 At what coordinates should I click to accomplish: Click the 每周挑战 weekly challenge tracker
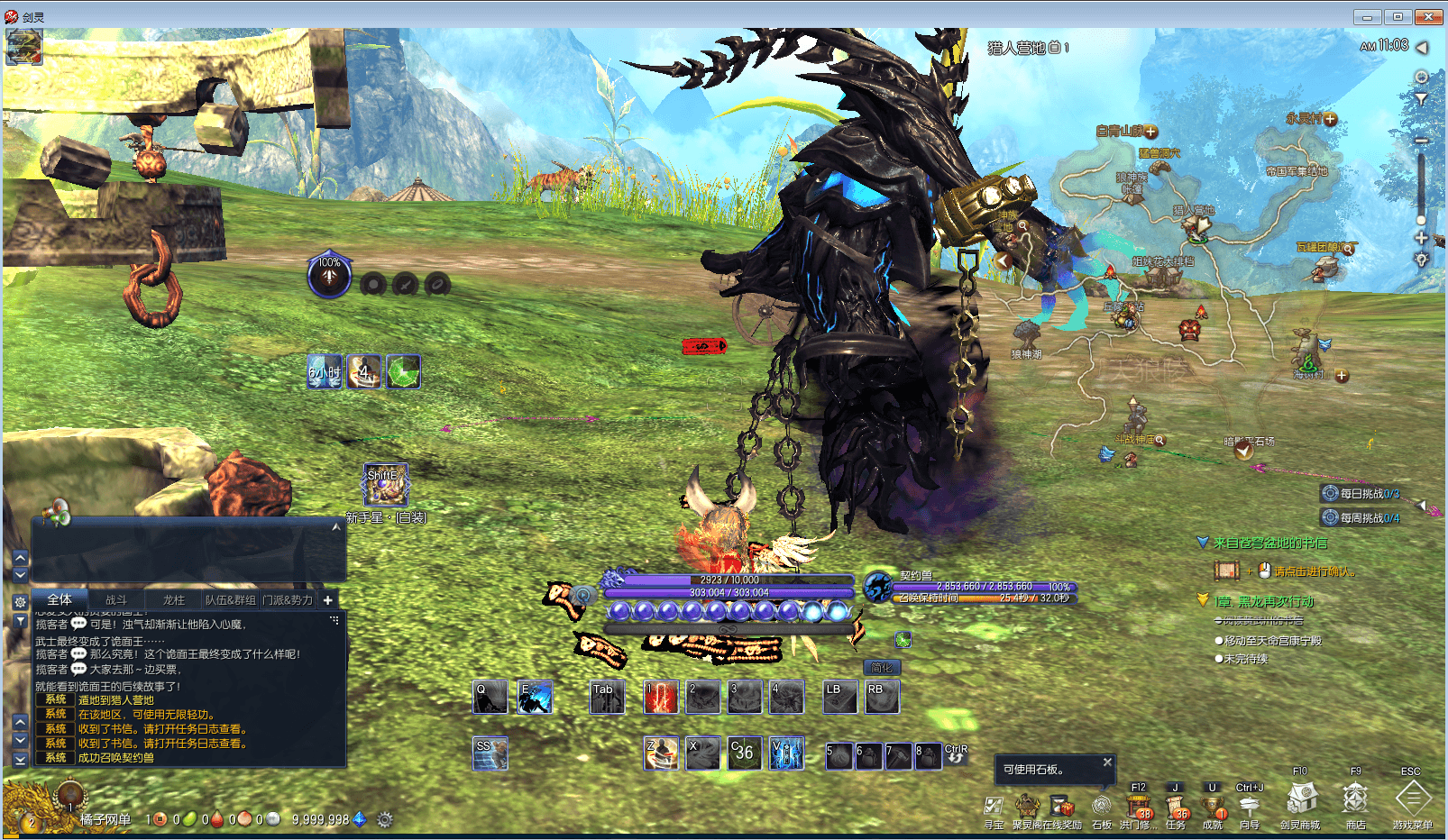pos(1361,518)
